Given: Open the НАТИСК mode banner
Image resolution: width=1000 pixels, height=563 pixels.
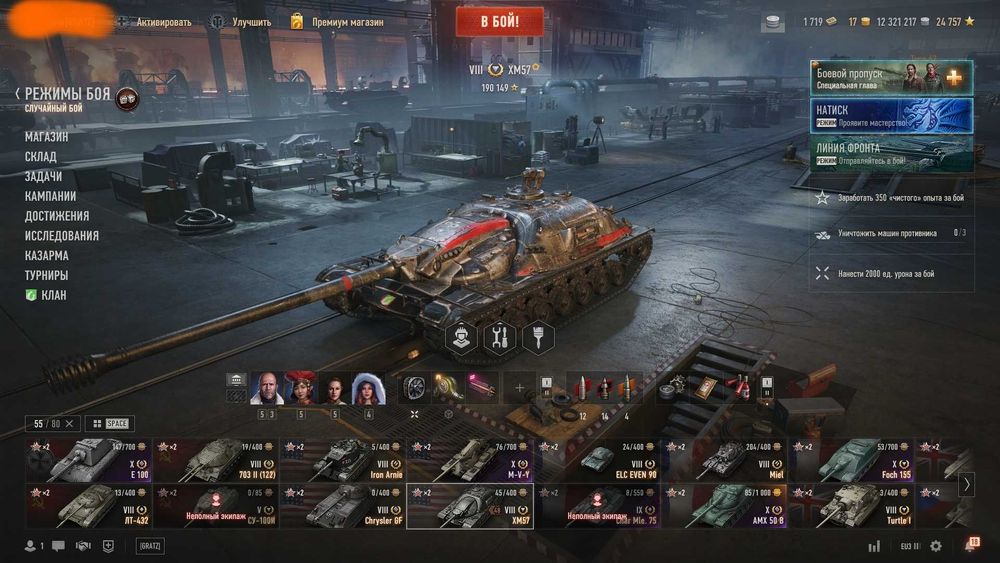Looking at the screenshot, I should point(891,115).
